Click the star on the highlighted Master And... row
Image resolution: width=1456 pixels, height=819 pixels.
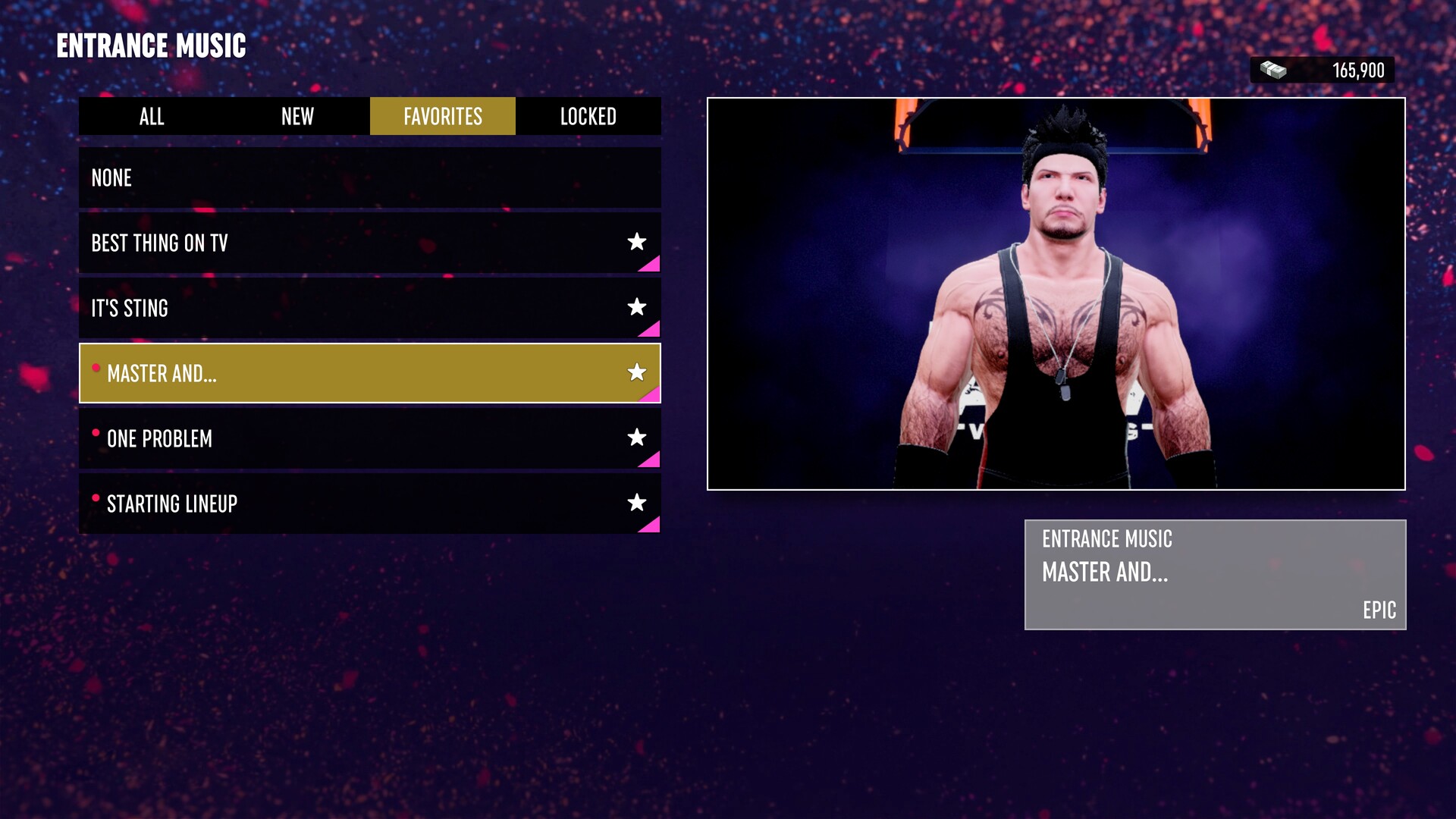point(637,372)
